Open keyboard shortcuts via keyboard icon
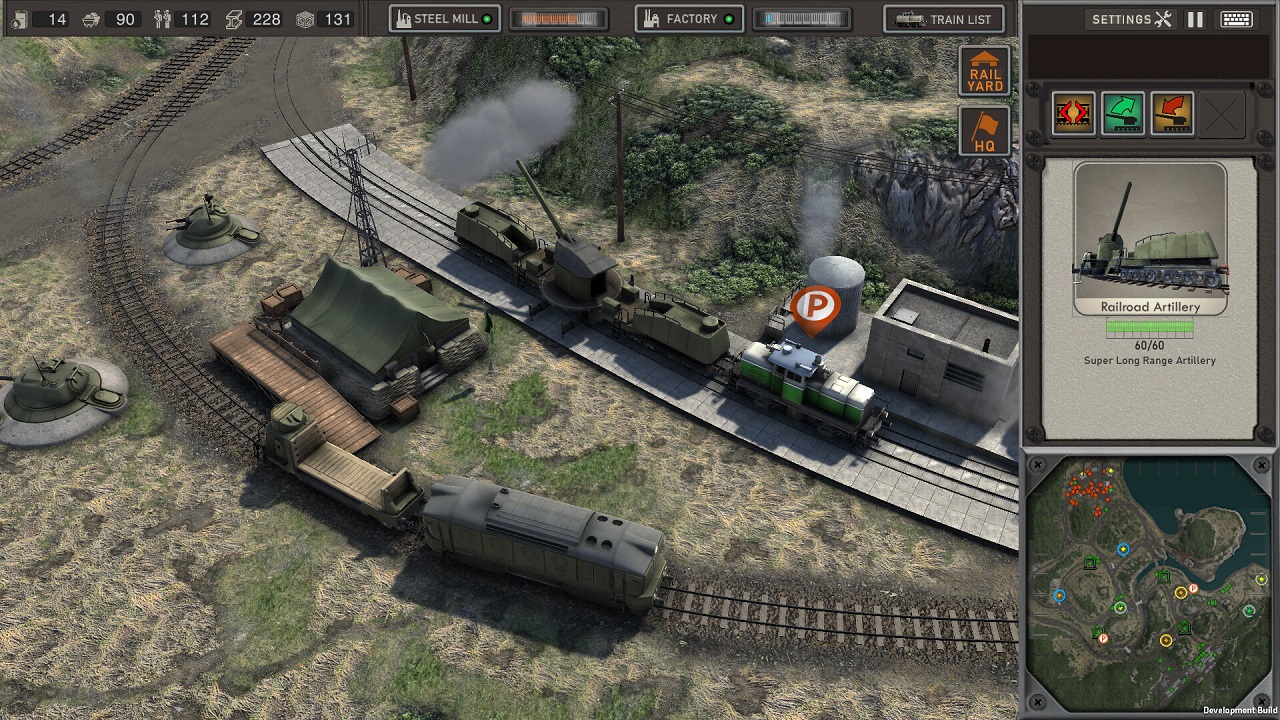 pos(1236,18)
